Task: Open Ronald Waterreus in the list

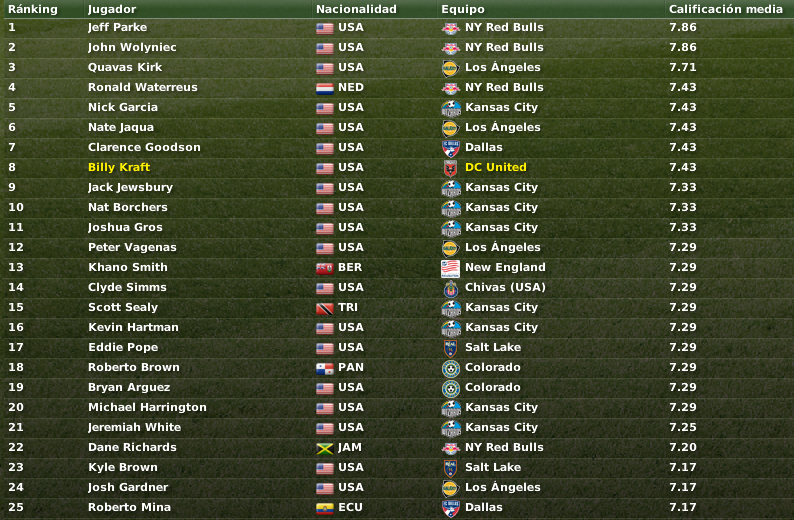Action: click(x=142, y=87)
